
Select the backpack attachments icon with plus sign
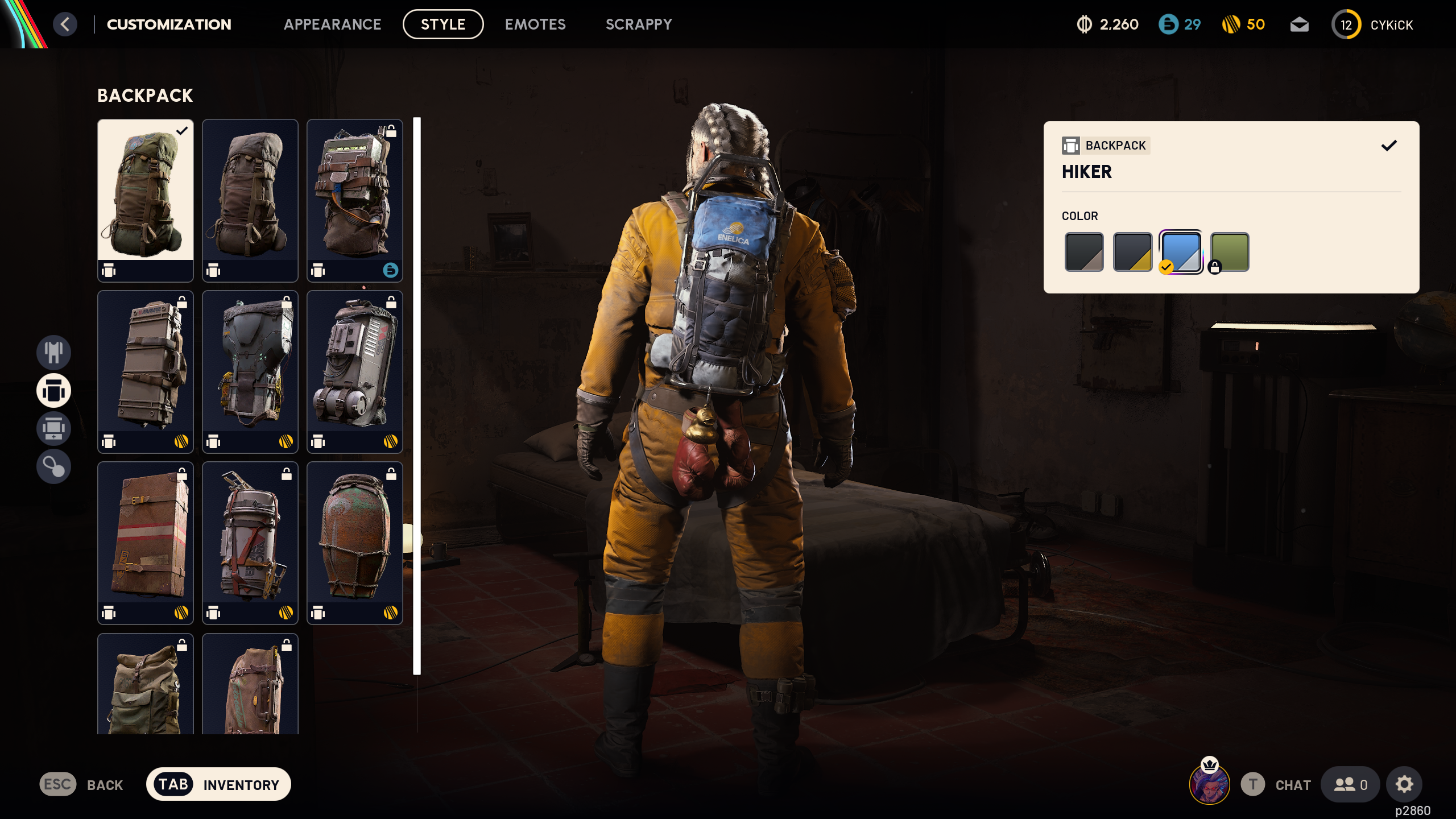53,429
